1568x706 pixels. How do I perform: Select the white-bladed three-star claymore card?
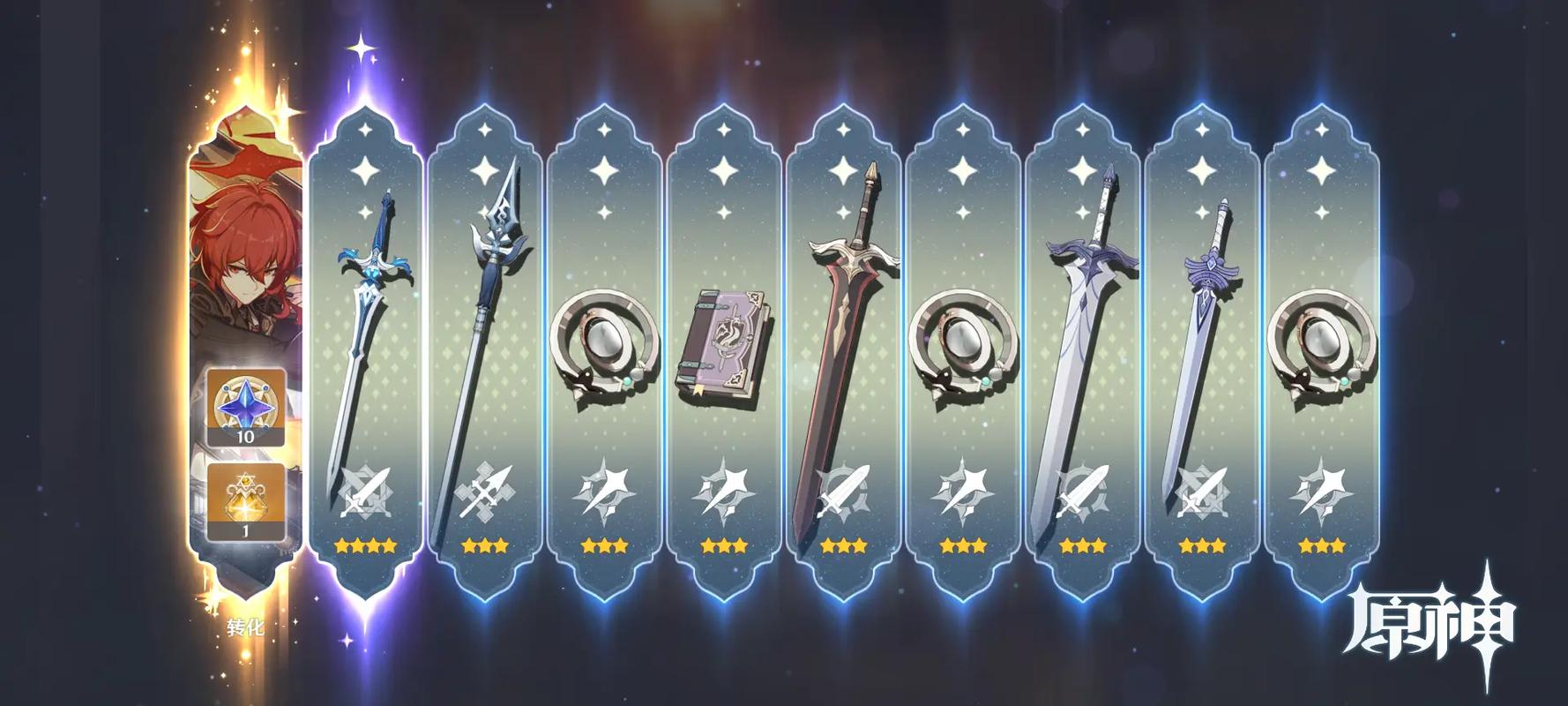point(1082,353)
